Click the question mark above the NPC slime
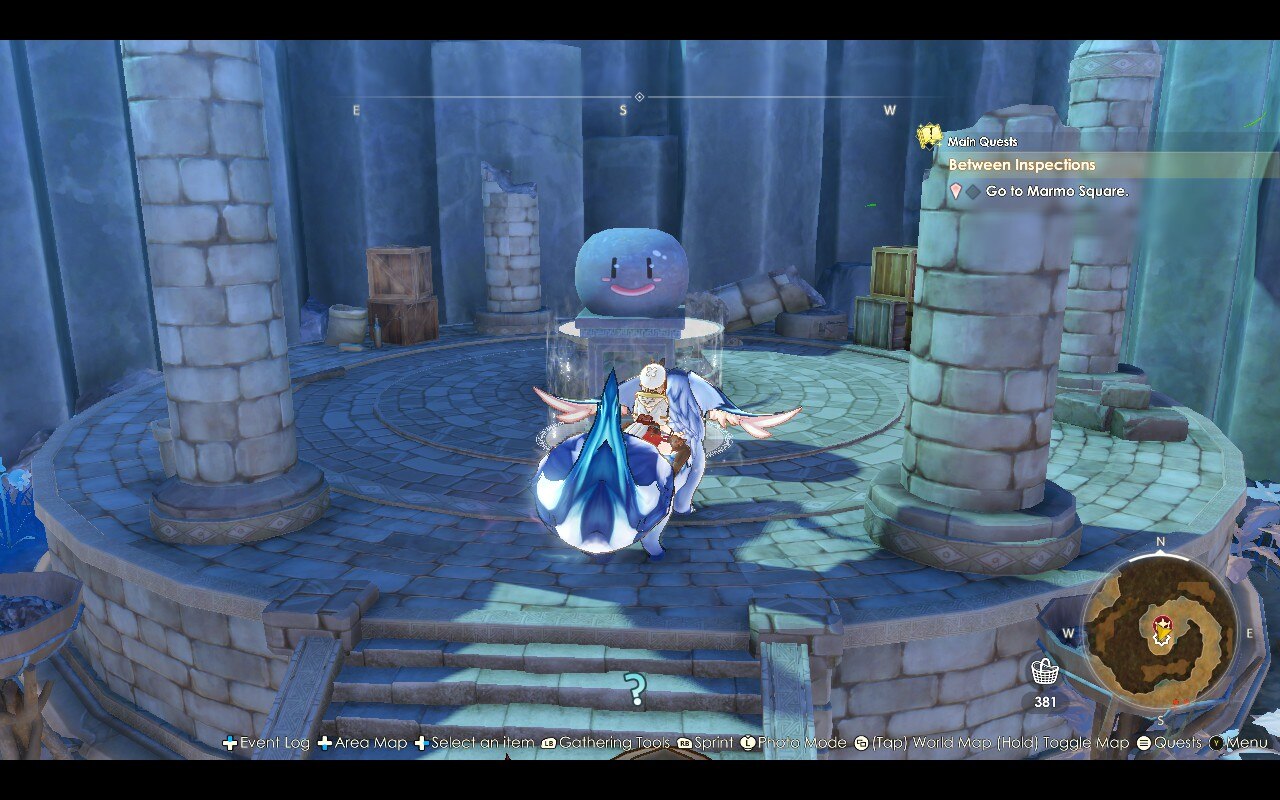 (637, 688)
